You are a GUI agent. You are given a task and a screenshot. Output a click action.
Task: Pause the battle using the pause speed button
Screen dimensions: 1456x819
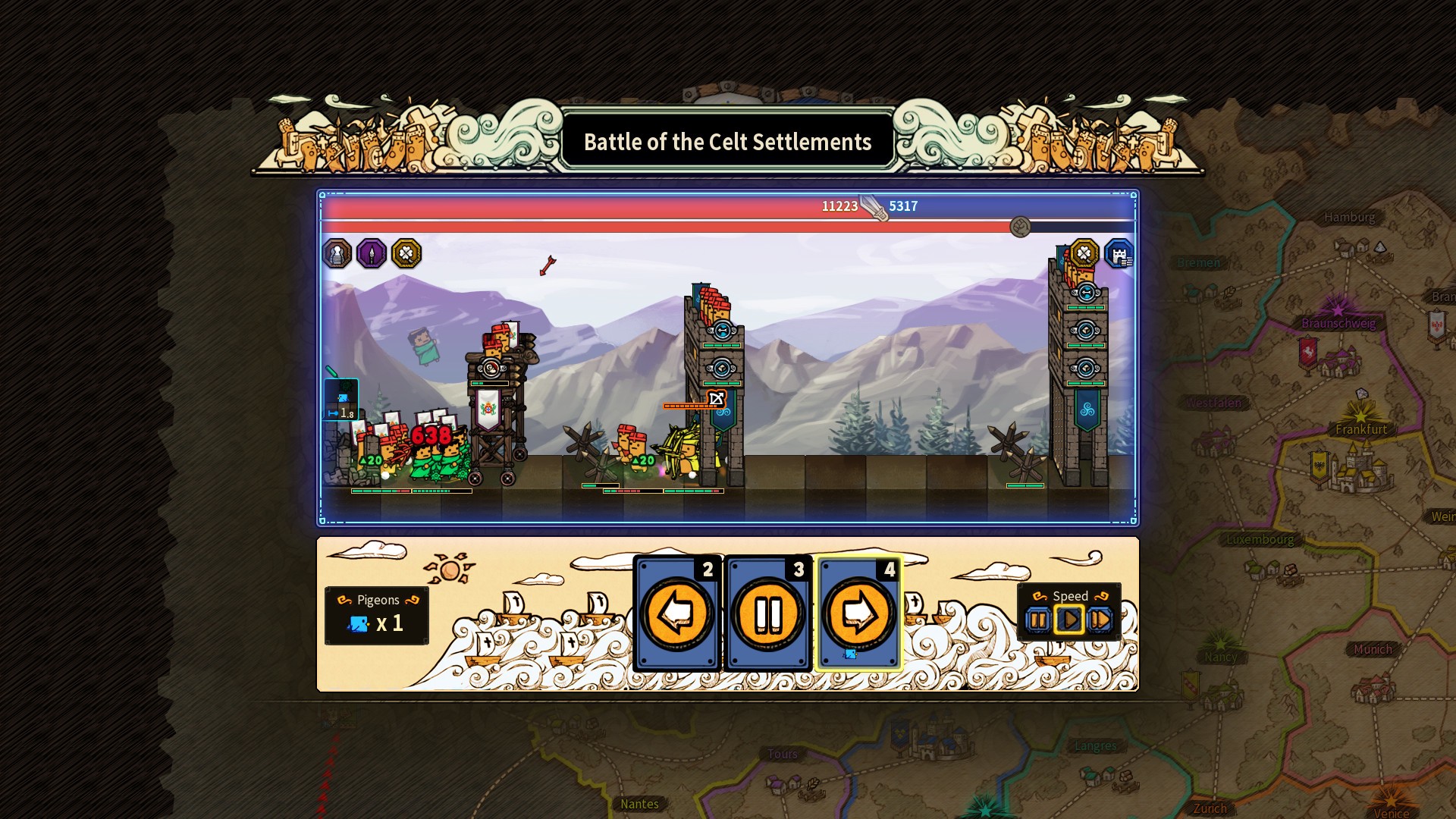(1037, 620)
